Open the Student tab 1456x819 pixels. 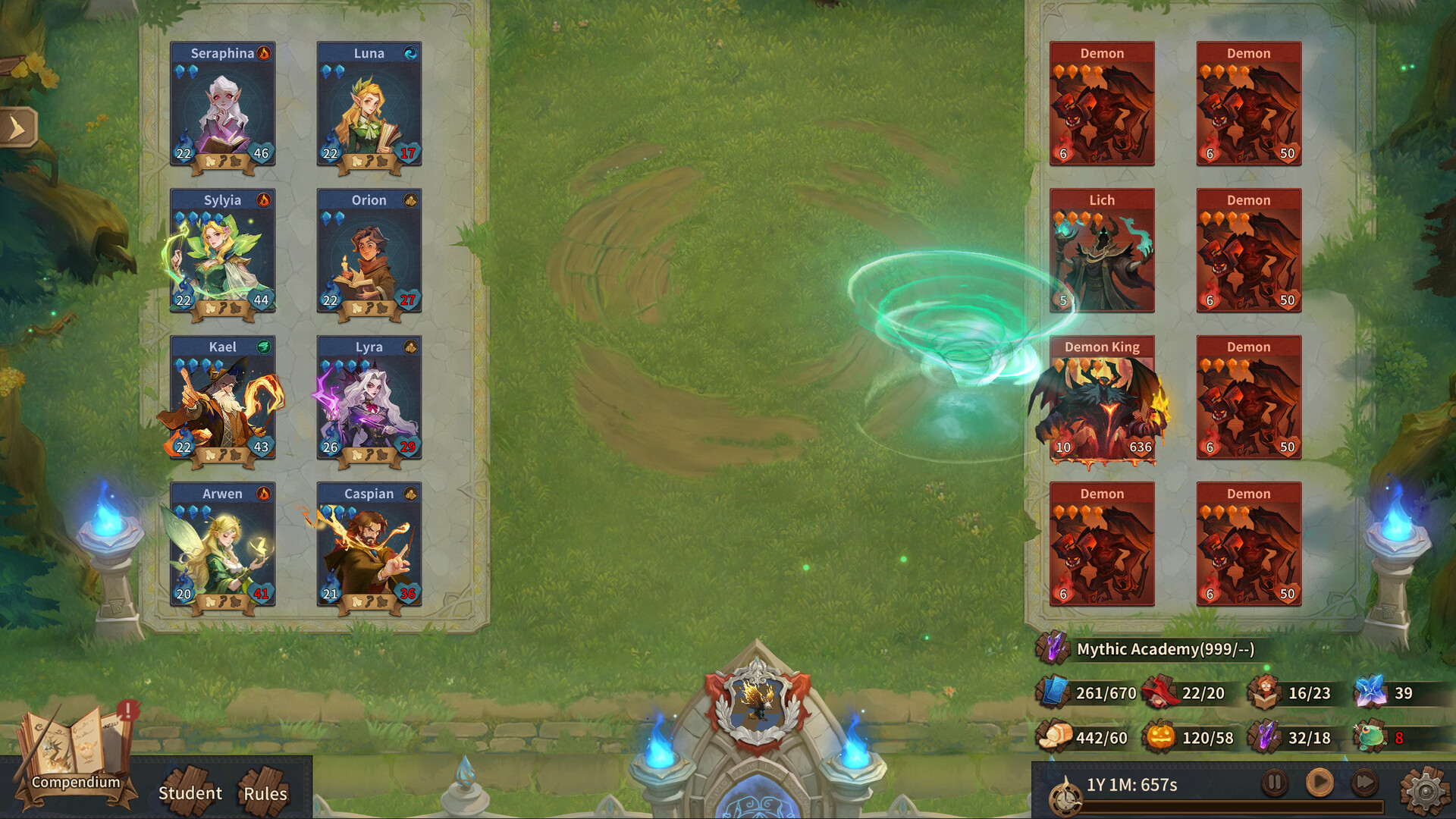point(190,793)
